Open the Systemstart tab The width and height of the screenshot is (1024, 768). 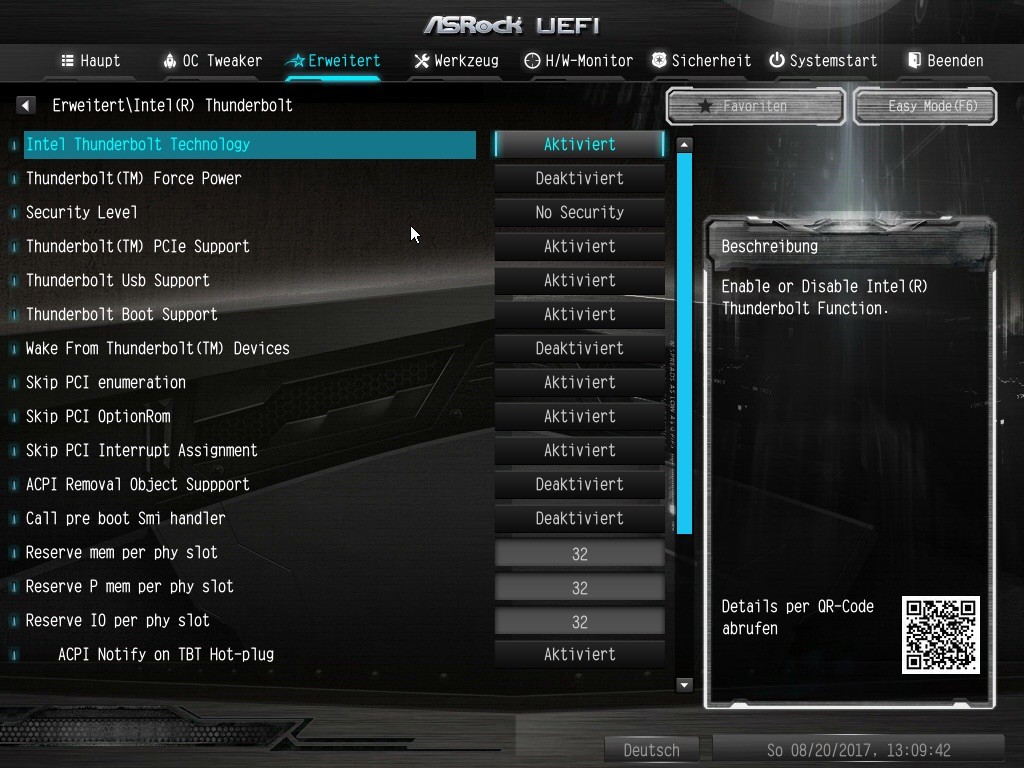tap(822, 61)
